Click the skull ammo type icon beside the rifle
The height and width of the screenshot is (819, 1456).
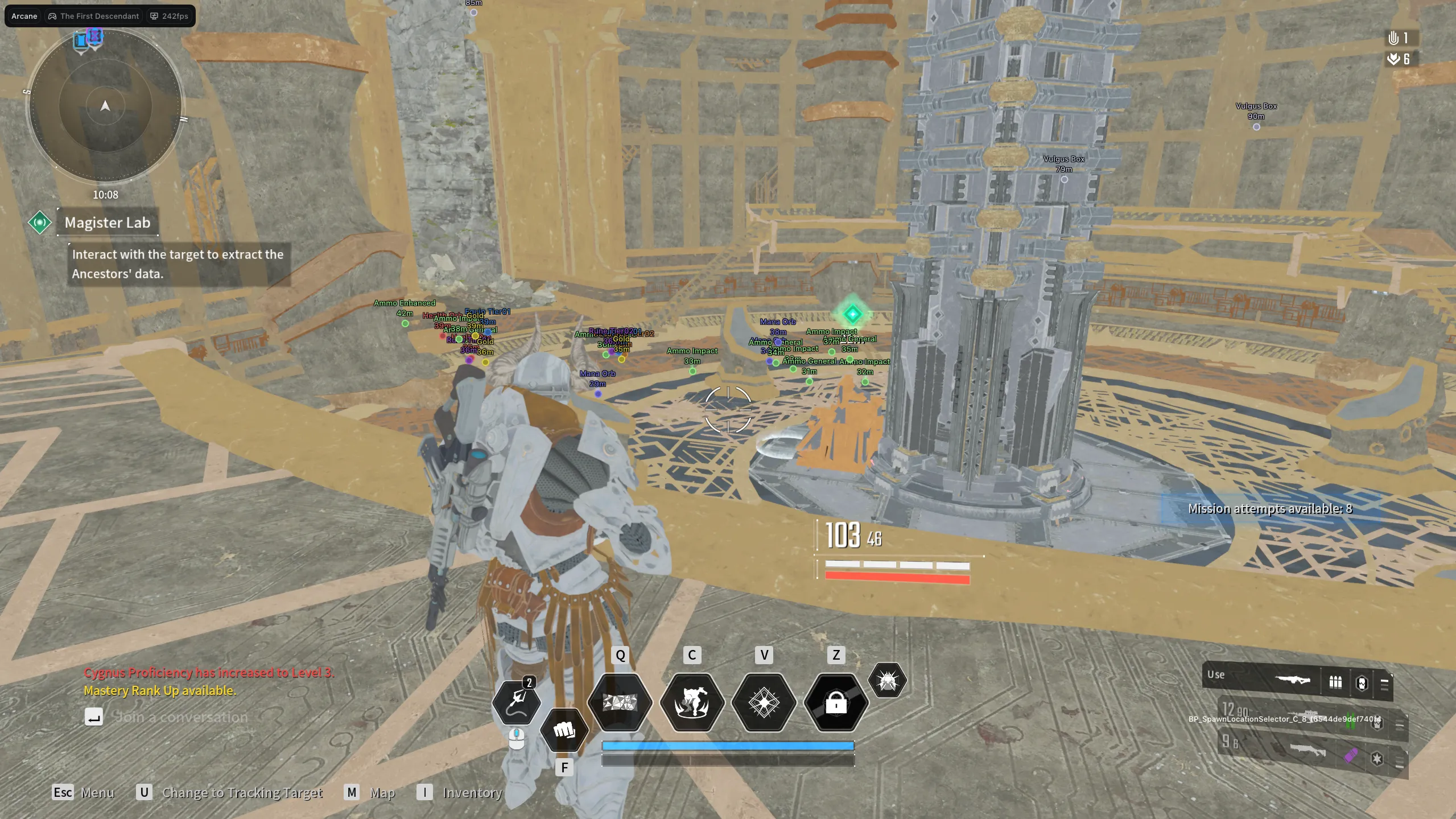pos(1362,683)
